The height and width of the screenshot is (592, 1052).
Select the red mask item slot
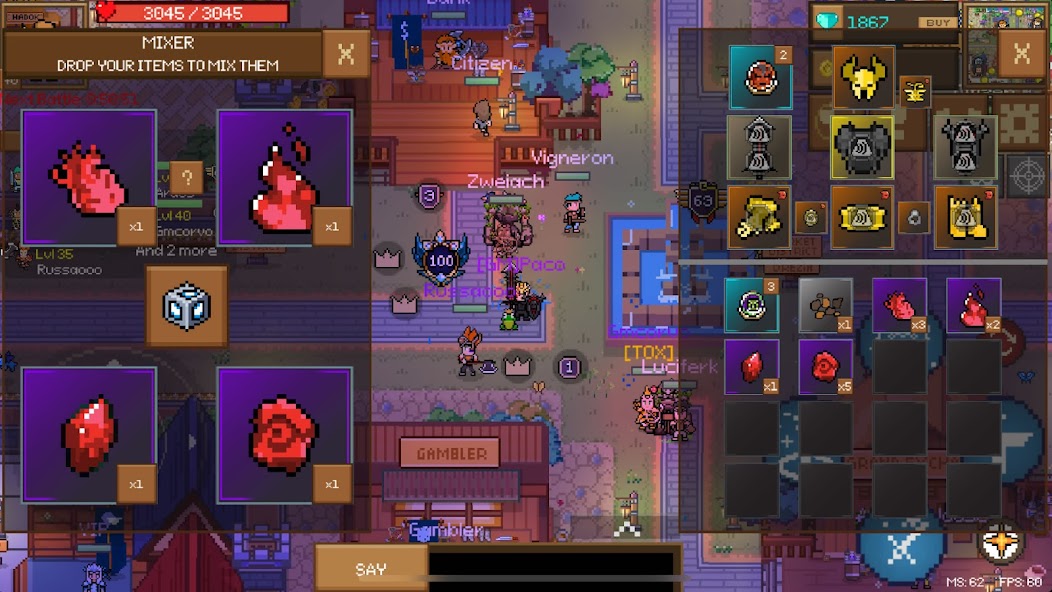[759, 78]
